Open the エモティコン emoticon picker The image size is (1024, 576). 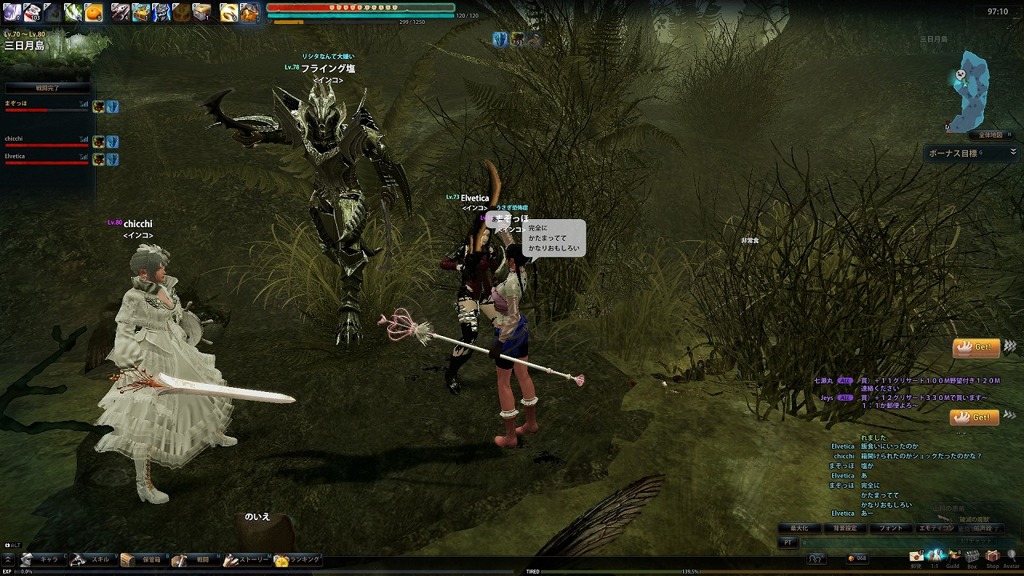pyautogui.click(x=937, y=527)
